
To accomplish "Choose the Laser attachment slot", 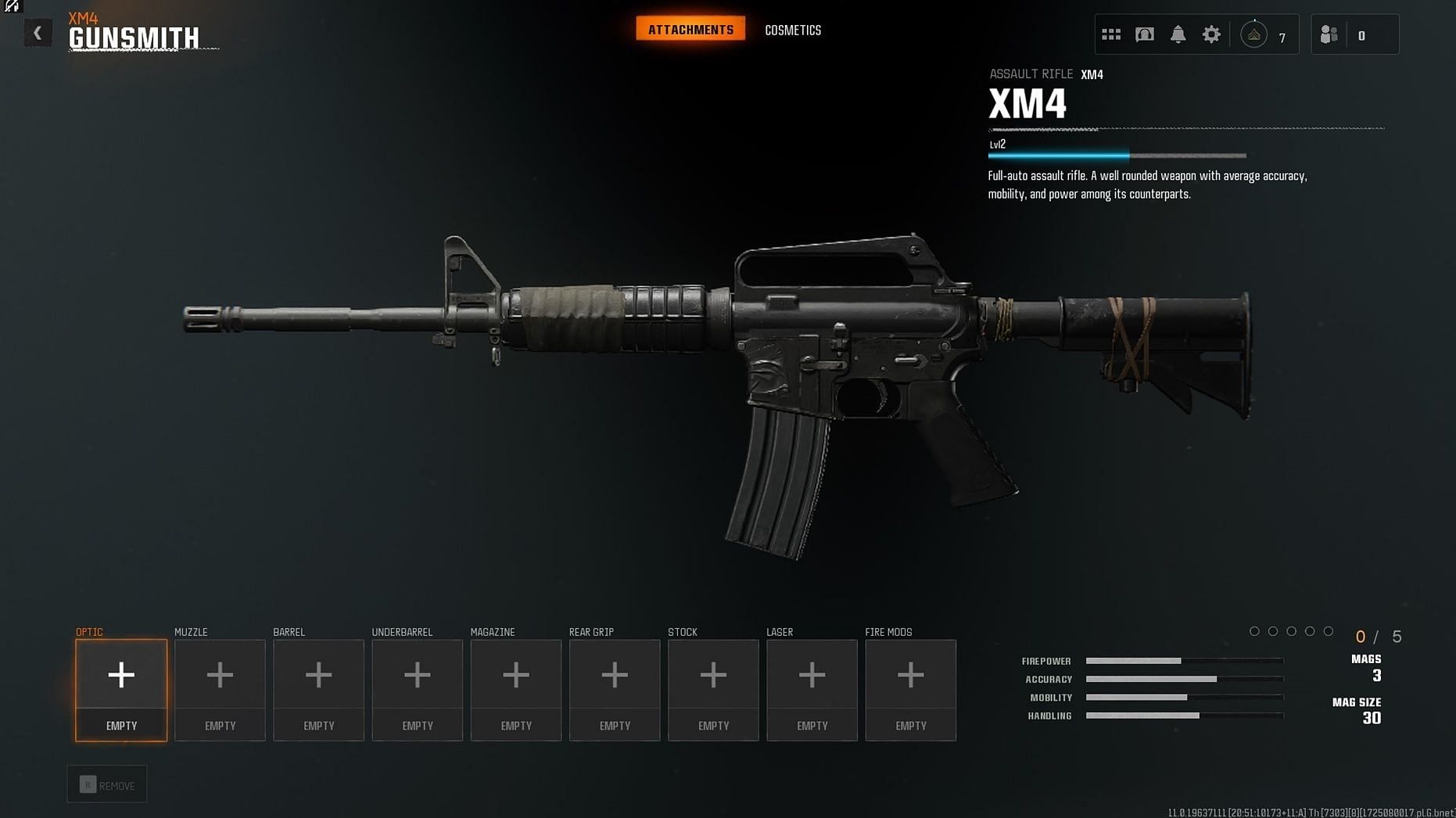I will click(x=812, y=690).
